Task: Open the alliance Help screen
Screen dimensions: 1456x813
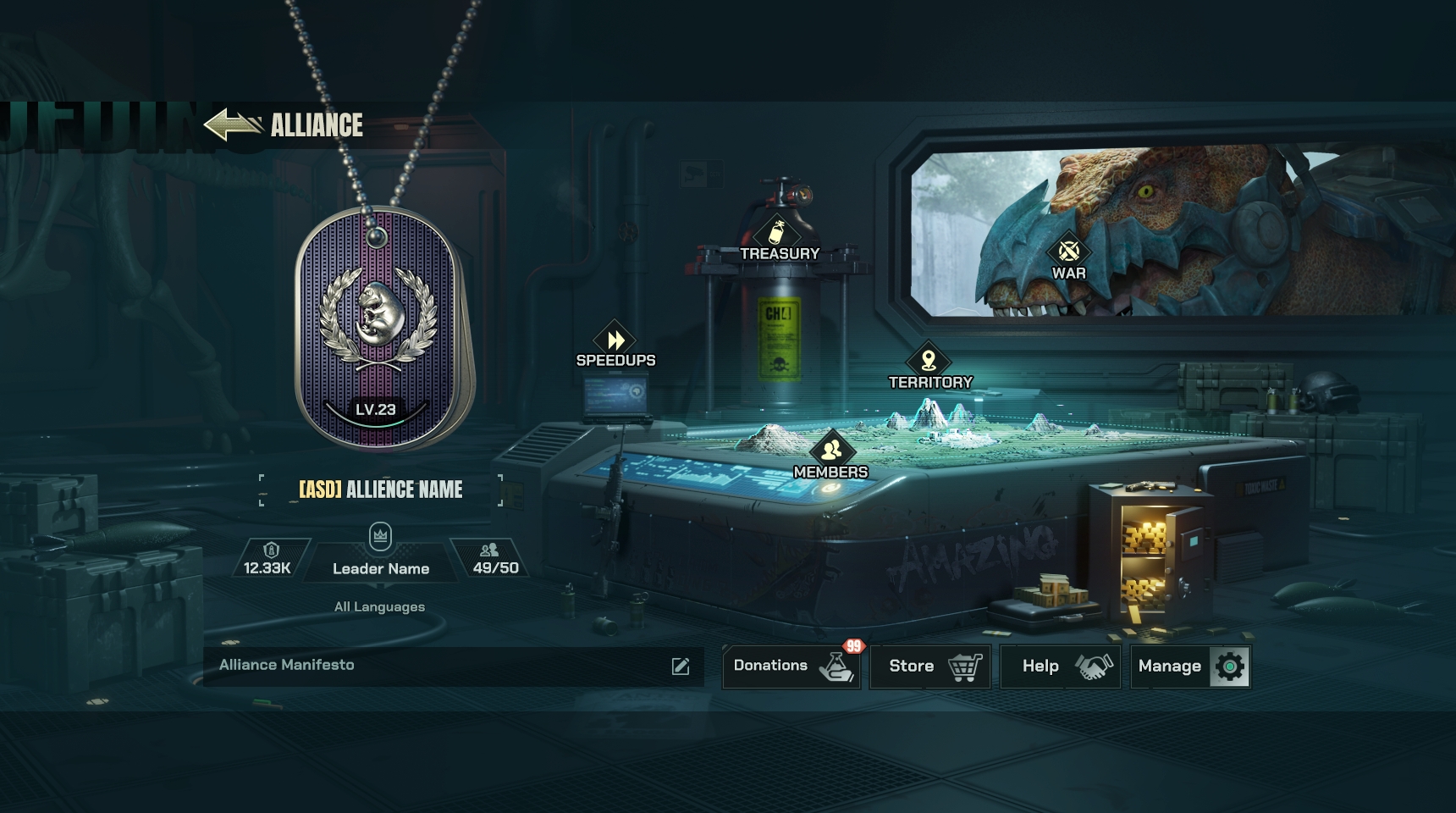Action: 1061,666
